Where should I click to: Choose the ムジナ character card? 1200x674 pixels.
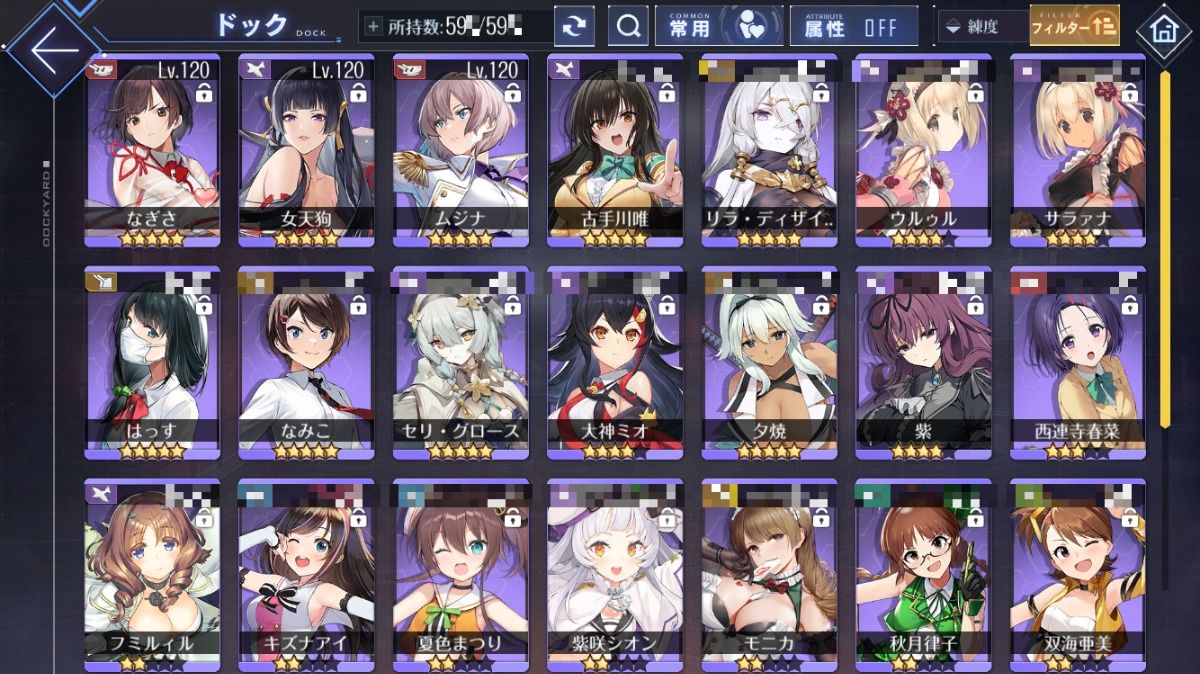pyautogui.click(x=460, y=150)
